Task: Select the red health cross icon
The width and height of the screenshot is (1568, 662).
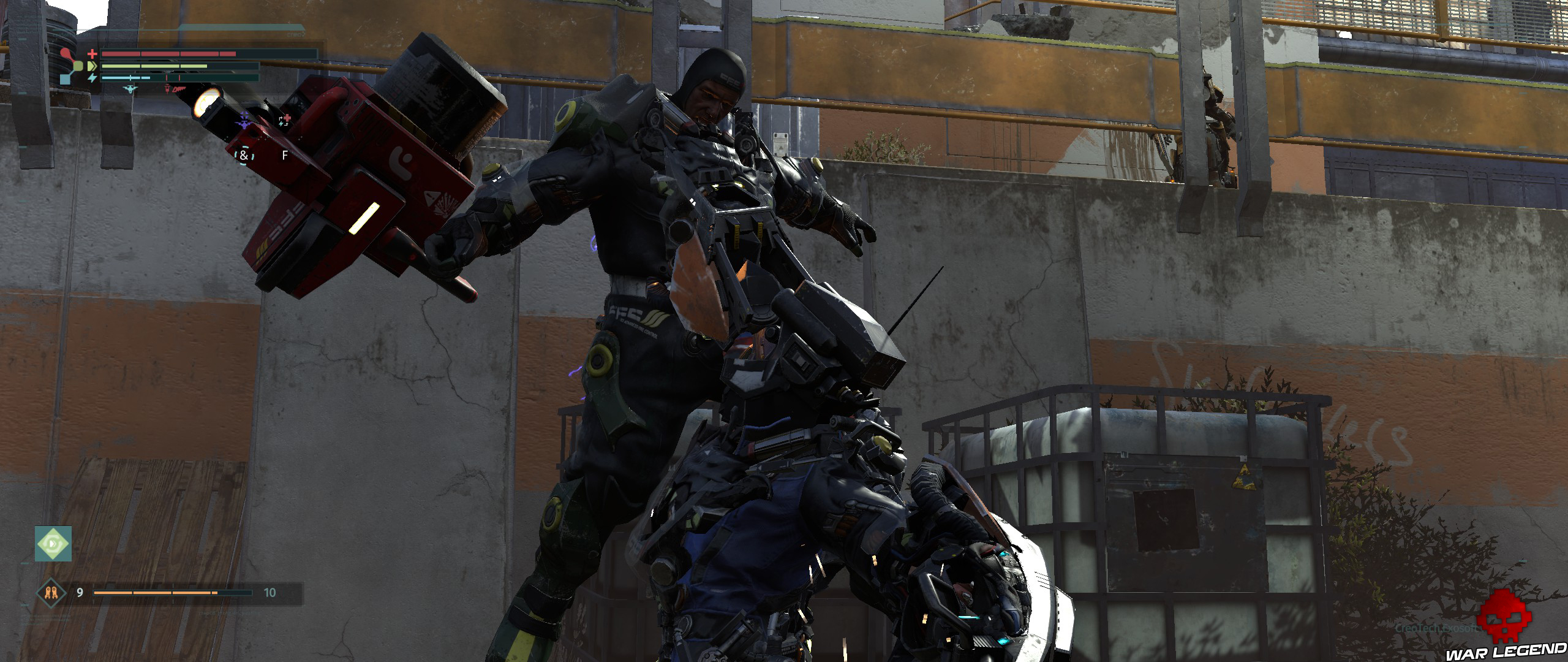Action: 92,54
